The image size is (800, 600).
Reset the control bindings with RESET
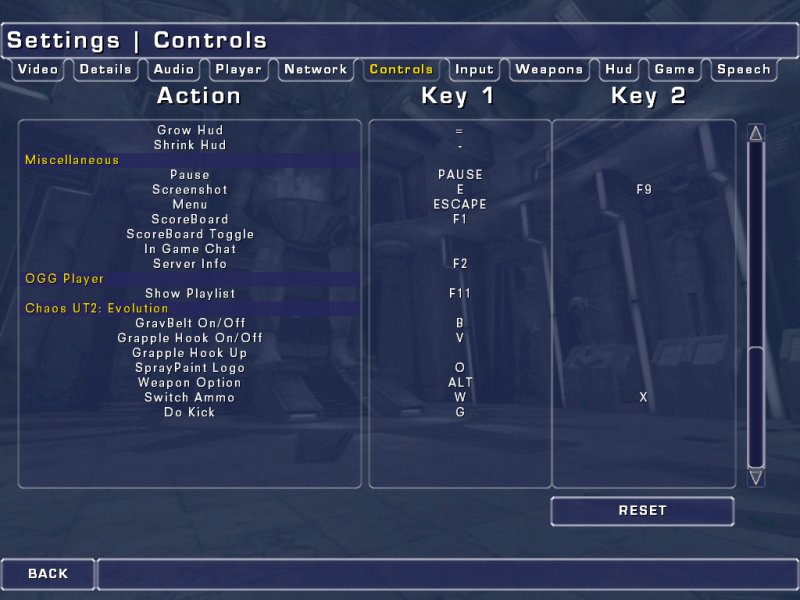click(x=642, y=511)
